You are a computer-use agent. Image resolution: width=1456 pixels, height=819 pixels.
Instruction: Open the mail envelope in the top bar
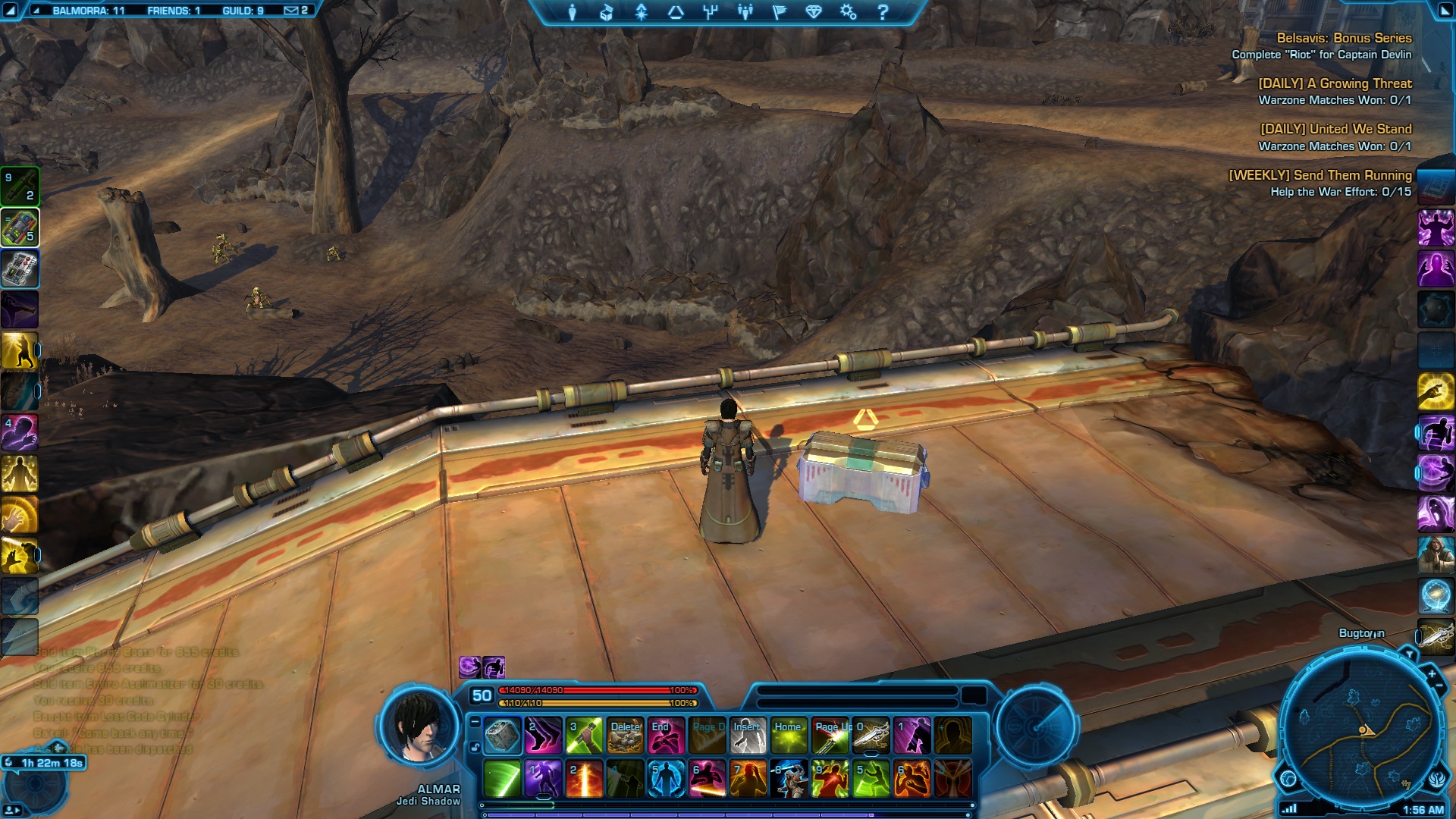(291, 11)
